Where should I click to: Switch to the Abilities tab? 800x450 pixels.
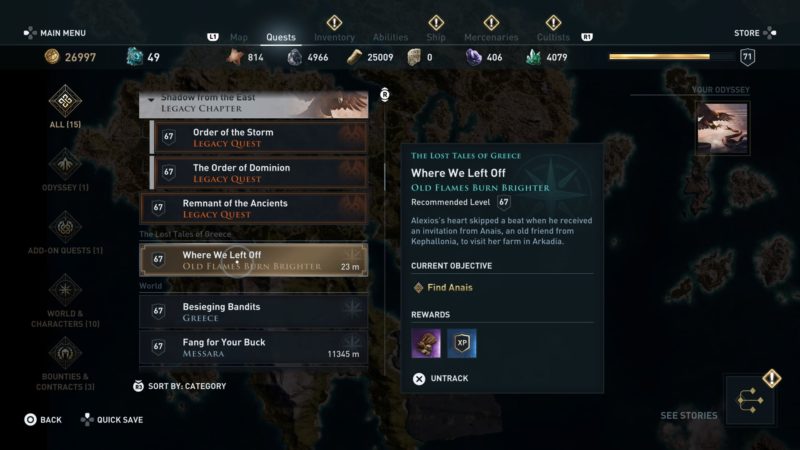[390, 38]
